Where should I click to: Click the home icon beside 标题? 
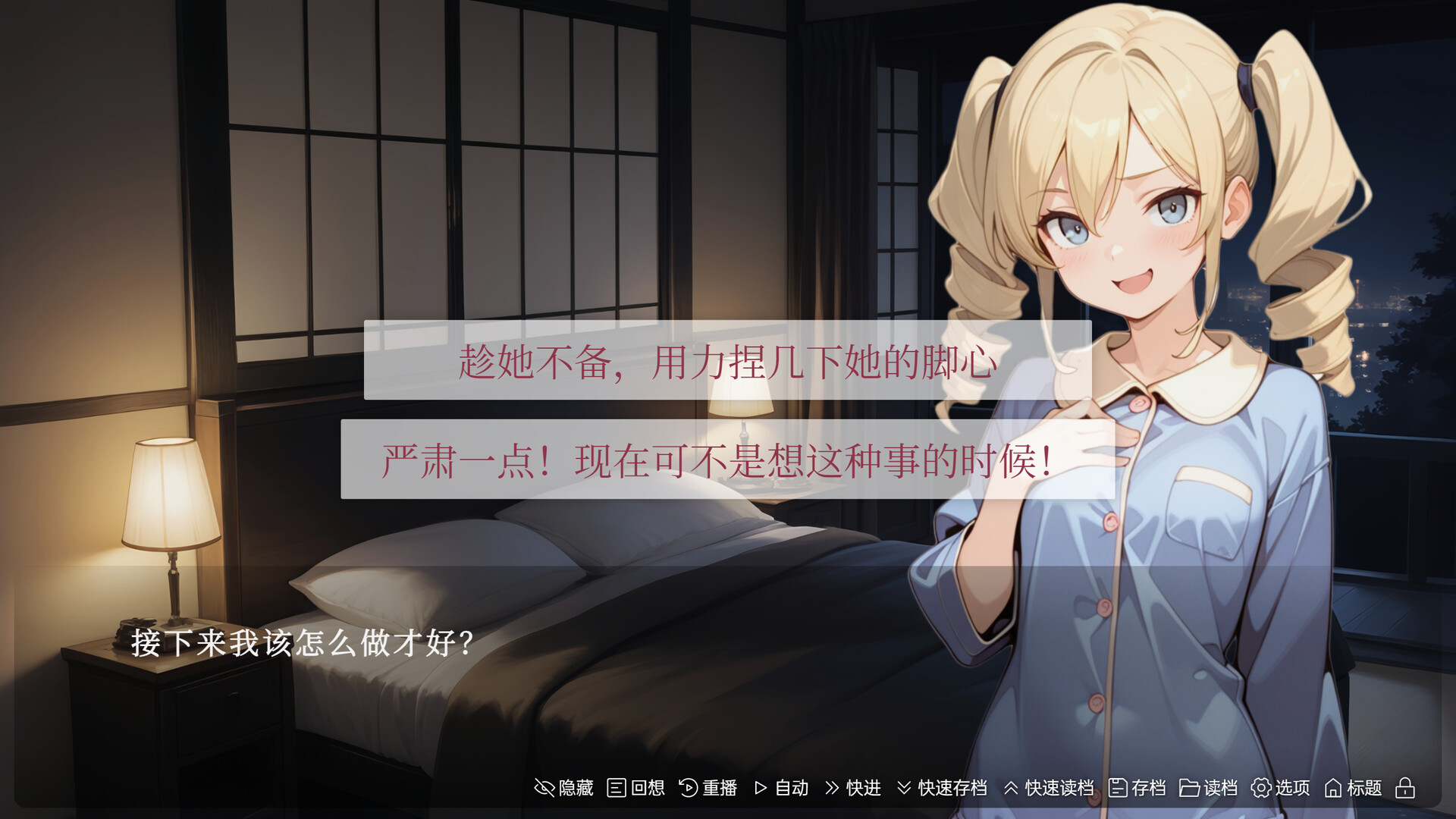pyautogui.click(x=1332, y=789)
